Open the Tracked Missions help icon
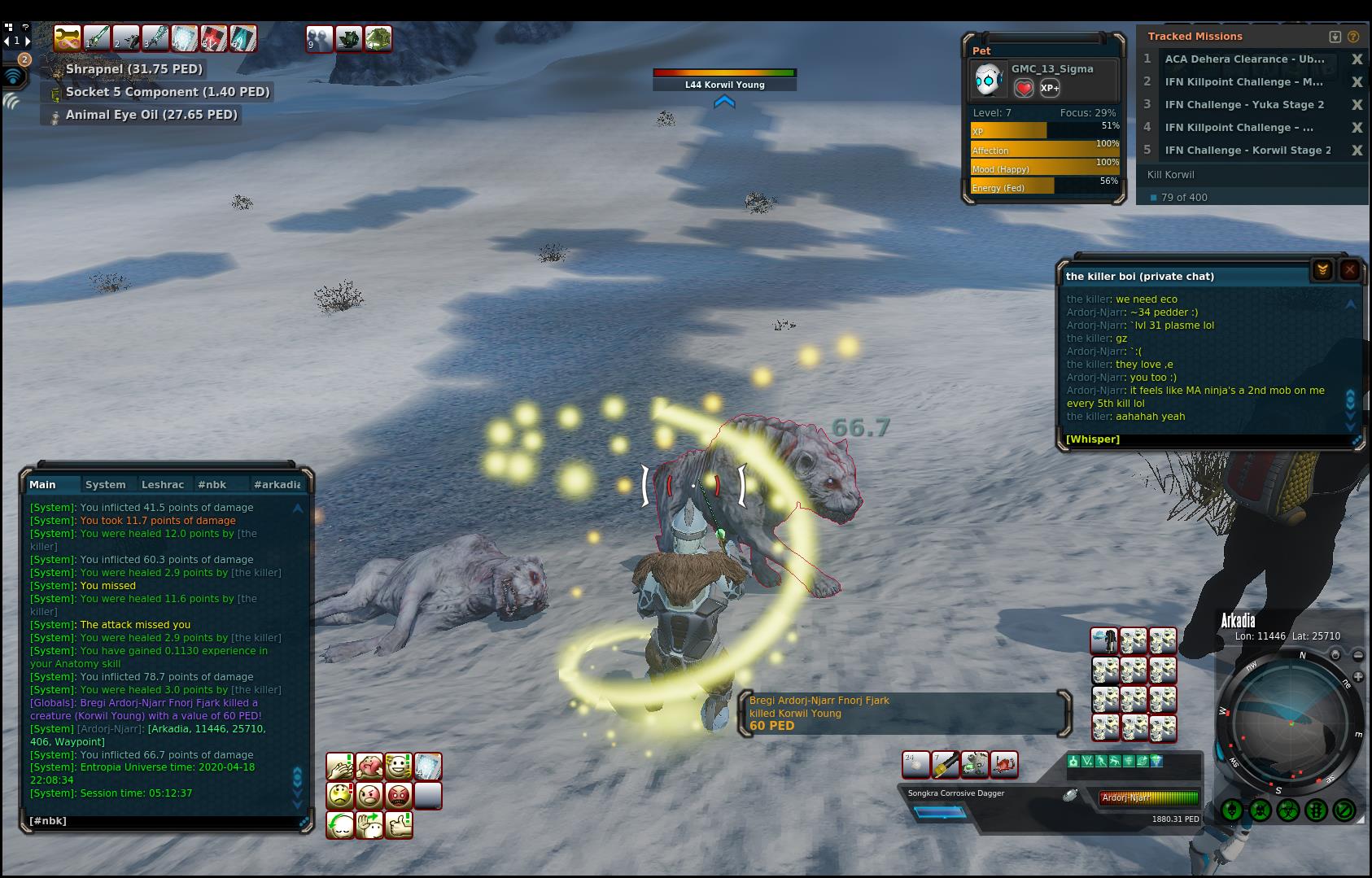 pos(1353,37)
